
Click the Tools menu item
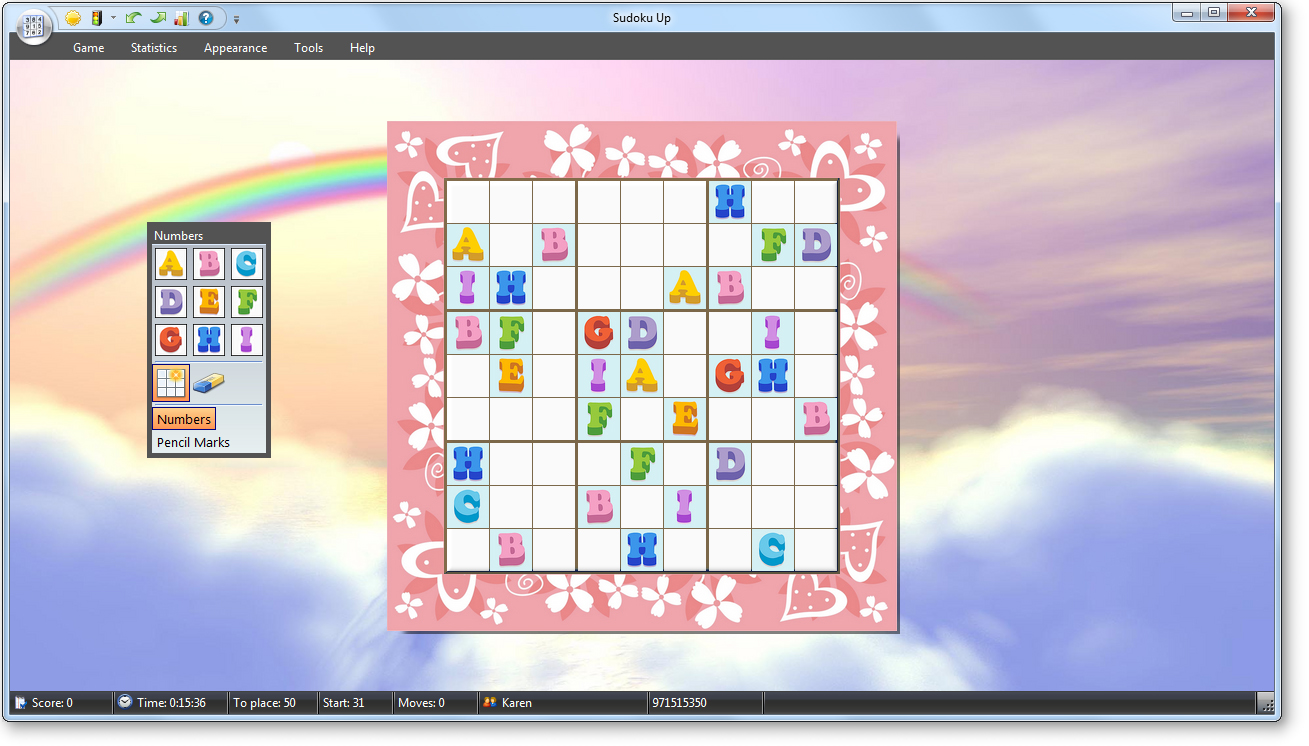(308, 47)
